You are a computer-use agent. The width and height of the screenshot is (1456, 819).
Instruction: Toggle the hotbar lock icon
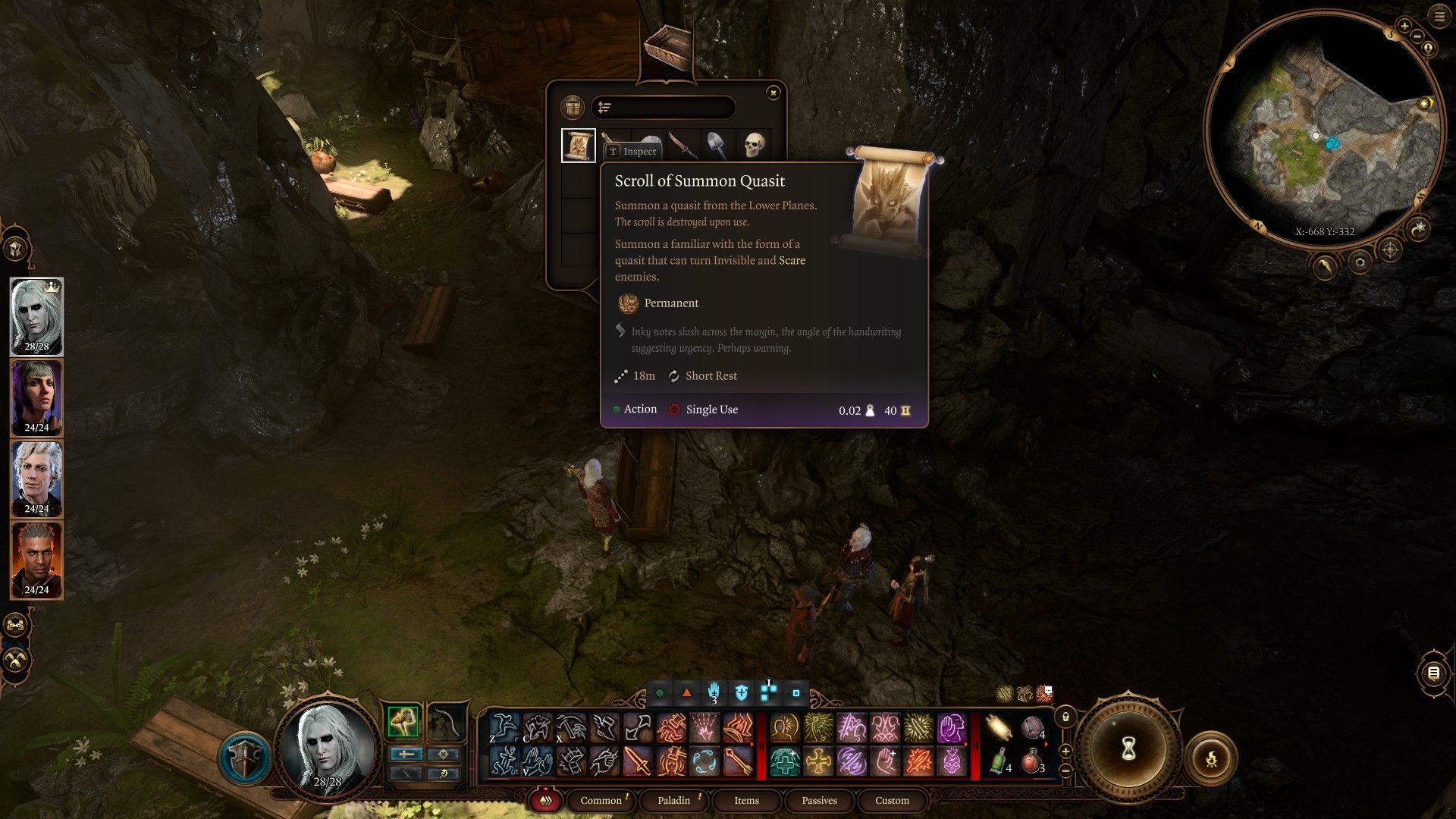(x=1065, y=717)
